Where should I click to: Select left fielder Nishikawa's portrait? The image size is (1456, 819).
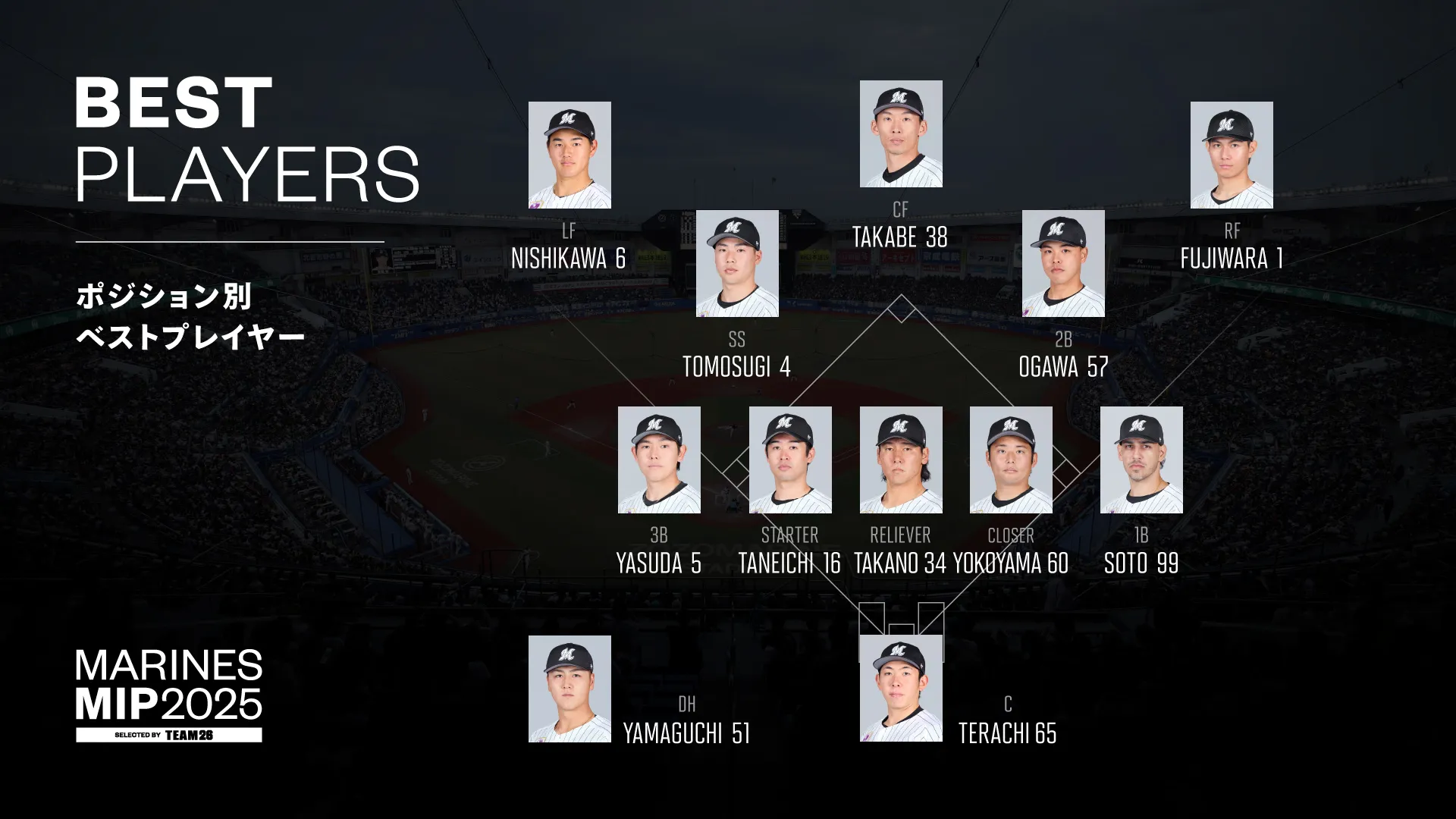[x=570, y=155]
